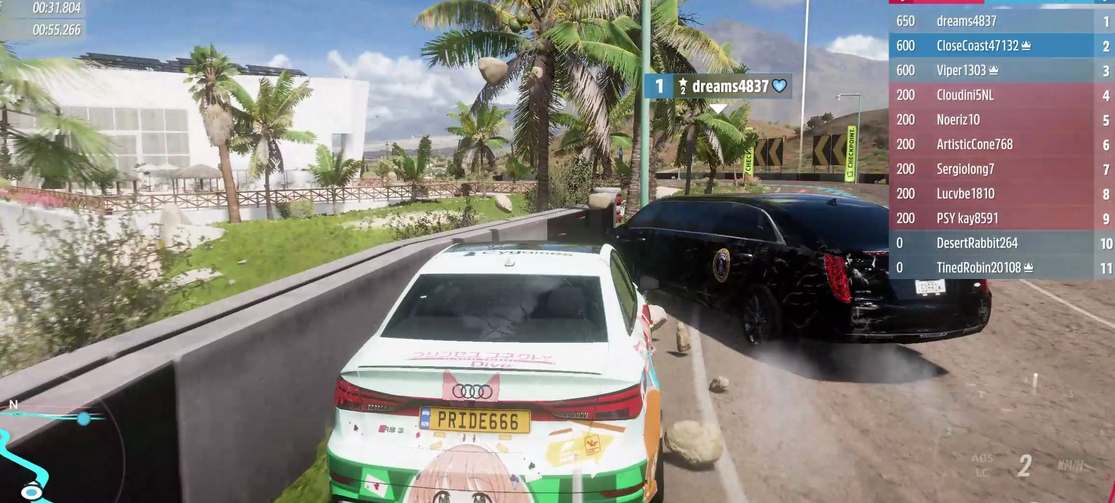Choose DesertRabbit264 in the scoreboard
This screenshot has height=503, width=1115.
tap(1000, 243)
